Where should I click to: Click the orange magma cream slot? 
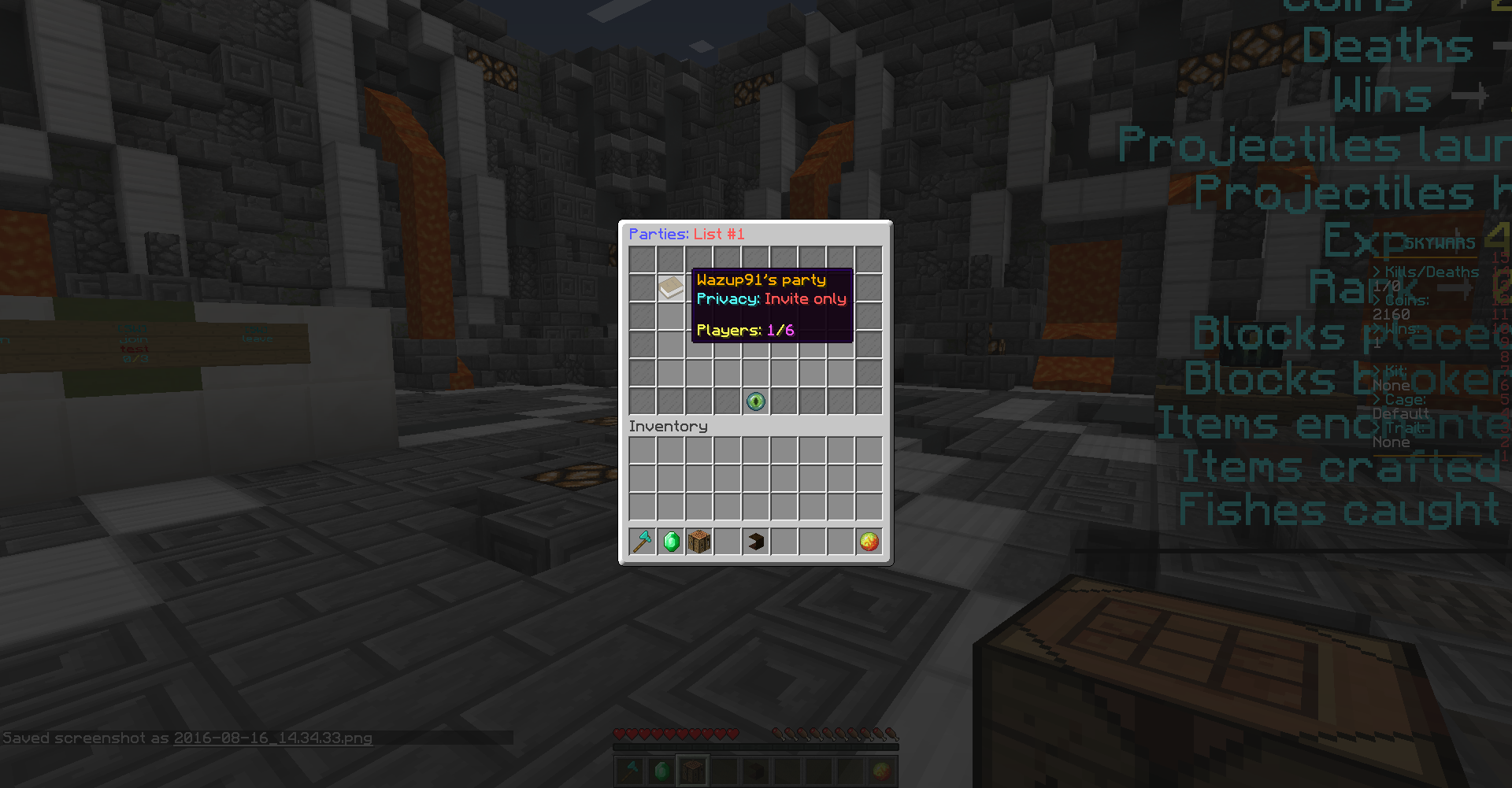point(869,542)
